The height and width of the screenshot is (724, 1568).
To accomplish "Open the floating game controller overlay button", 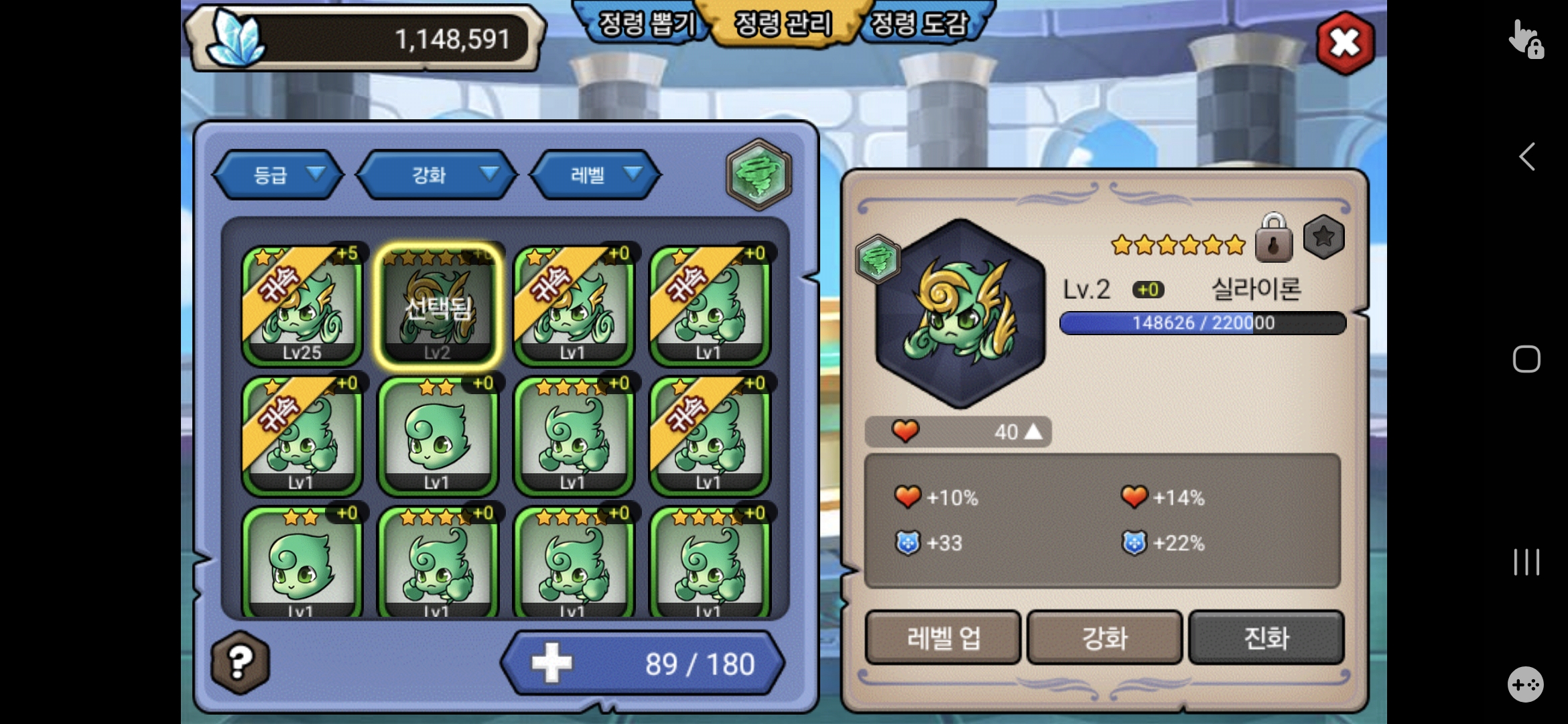I will [1526, 684].
